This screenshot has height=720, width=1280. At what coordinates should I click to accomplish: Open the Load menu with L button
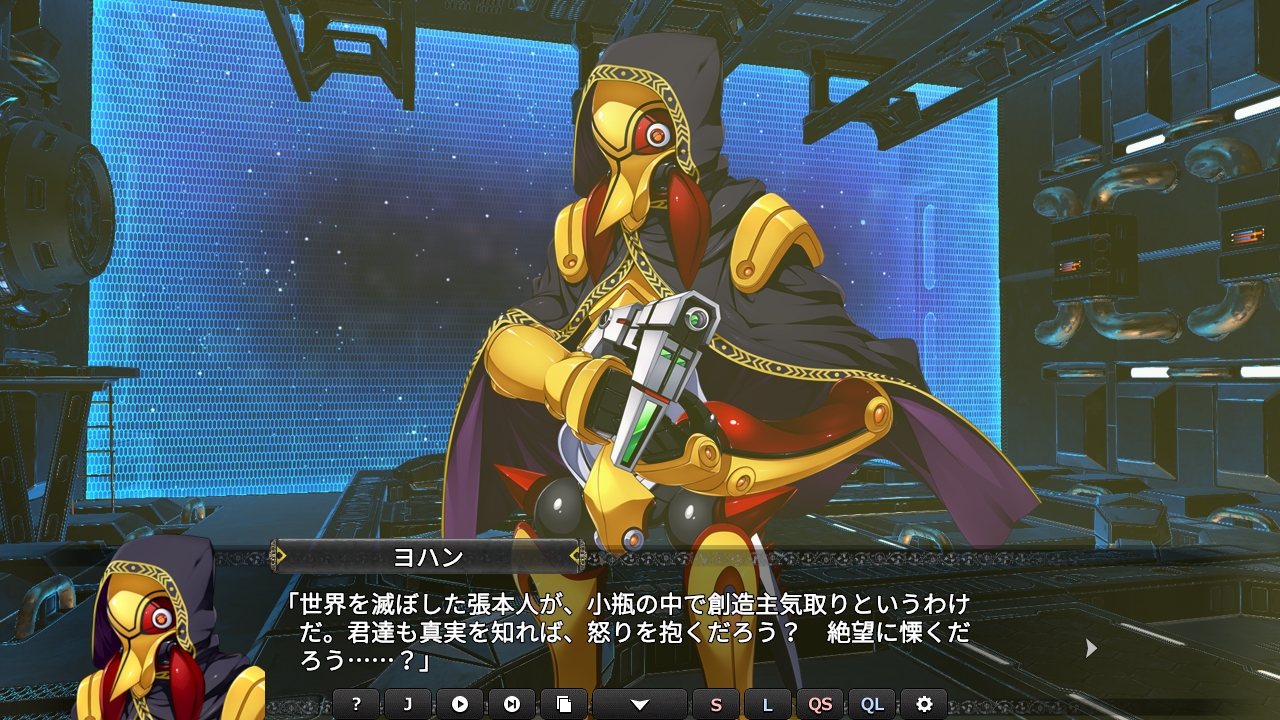(x=768, y=704)
